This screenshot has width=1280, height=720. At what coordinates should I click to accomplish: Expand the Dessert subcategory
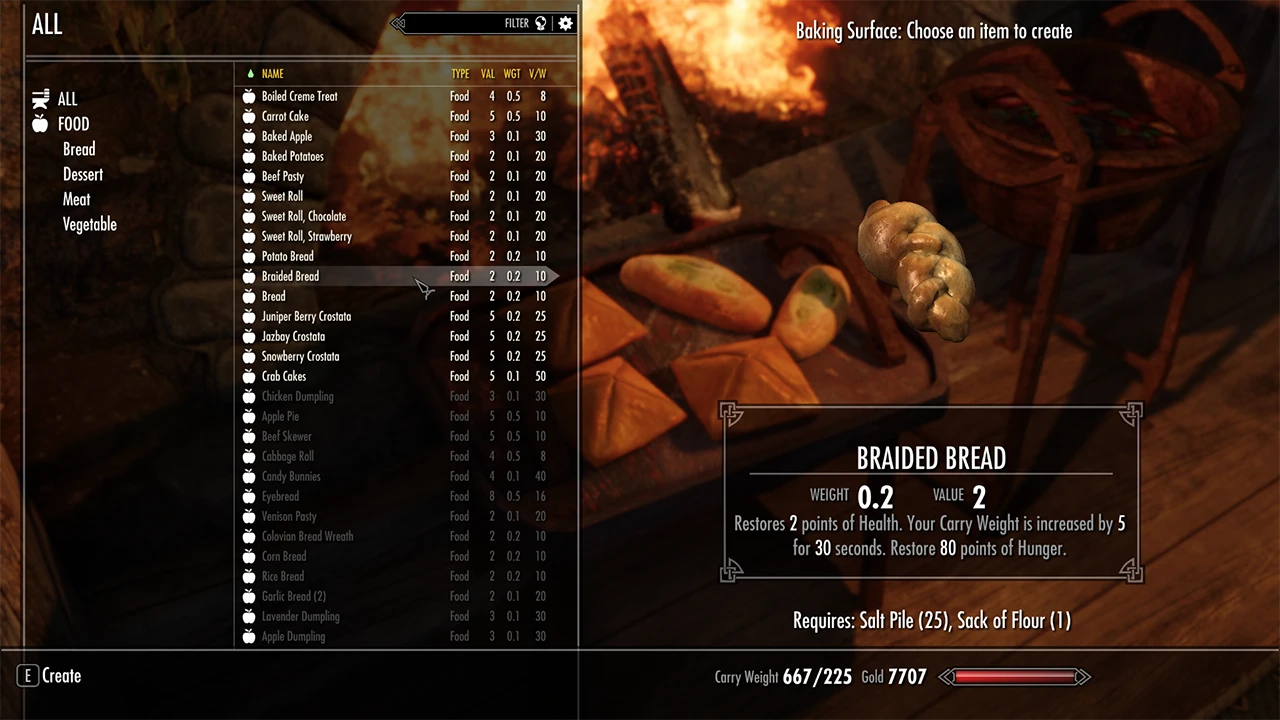82,174
